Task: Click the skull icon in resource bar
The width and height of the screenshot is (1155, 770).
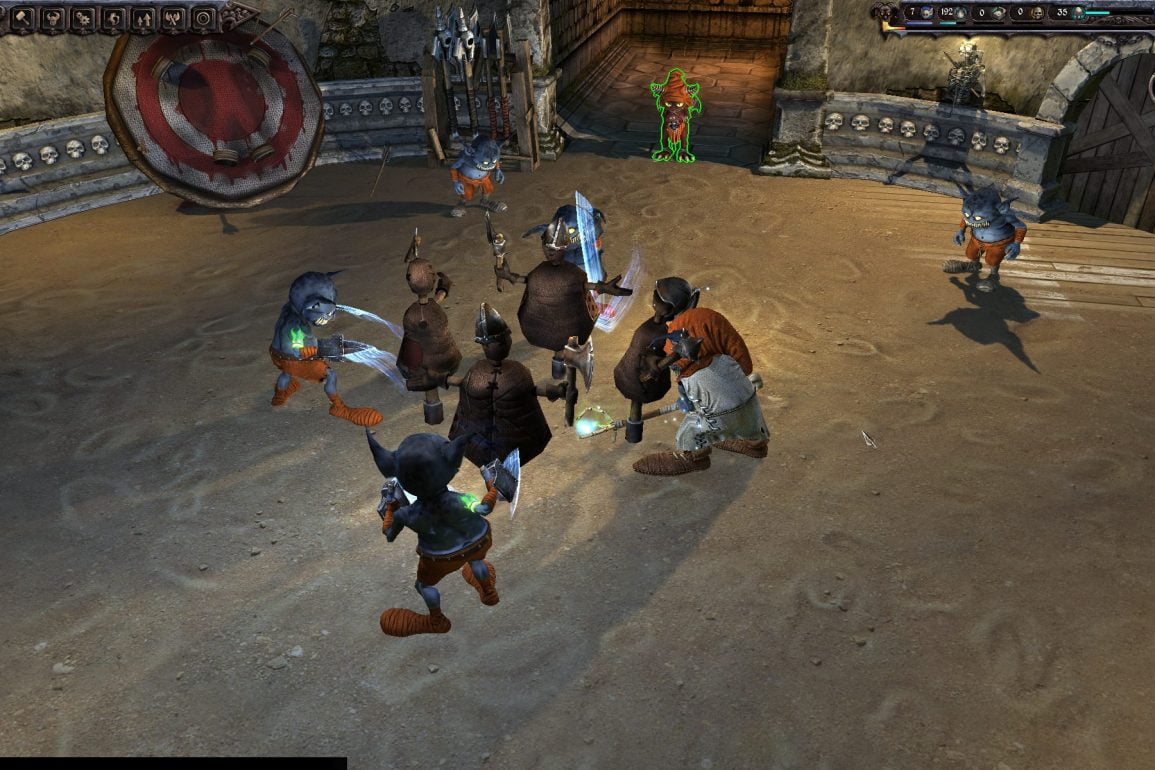Action: pos(1036,13)
